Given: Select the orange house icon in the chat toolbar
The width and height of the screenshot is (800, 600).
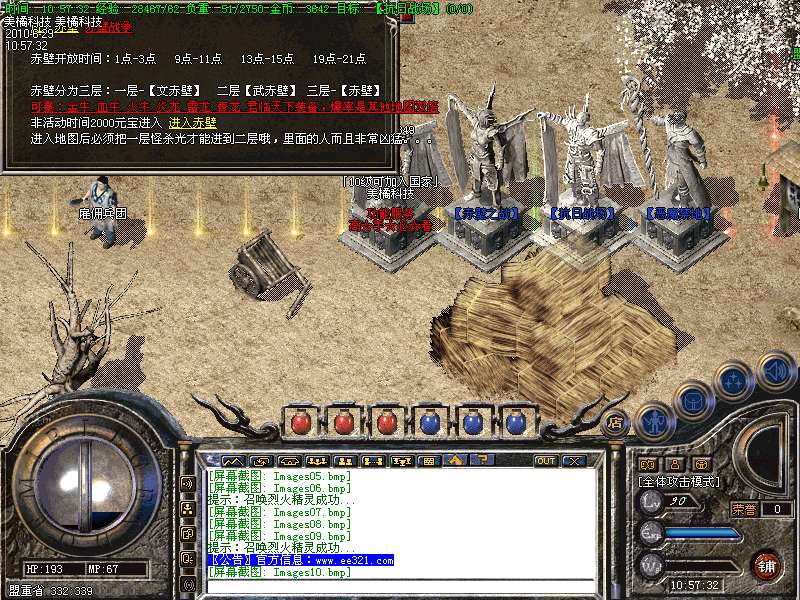Looking at the screenshot, I should click(455, 461).
